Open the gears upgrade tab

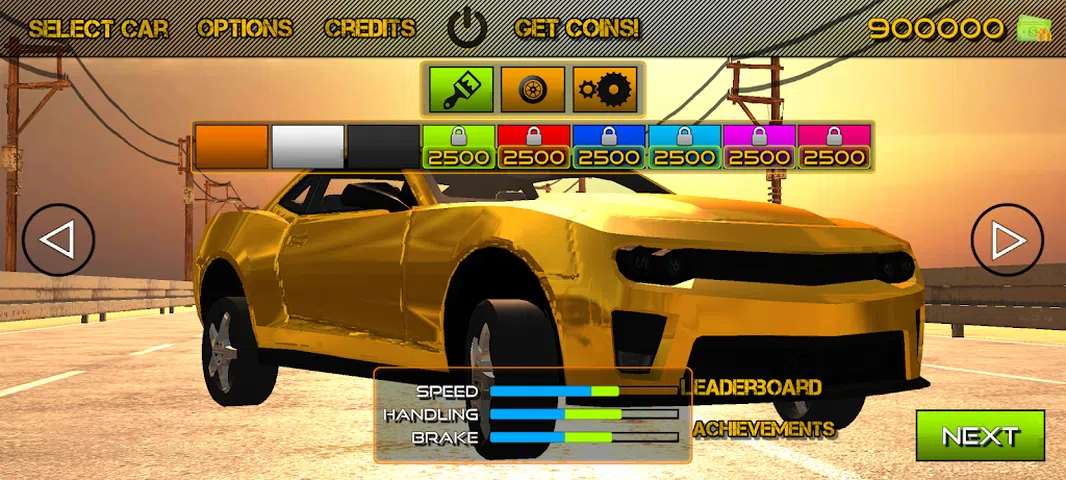pyautogui.click(x=604, y=89)
